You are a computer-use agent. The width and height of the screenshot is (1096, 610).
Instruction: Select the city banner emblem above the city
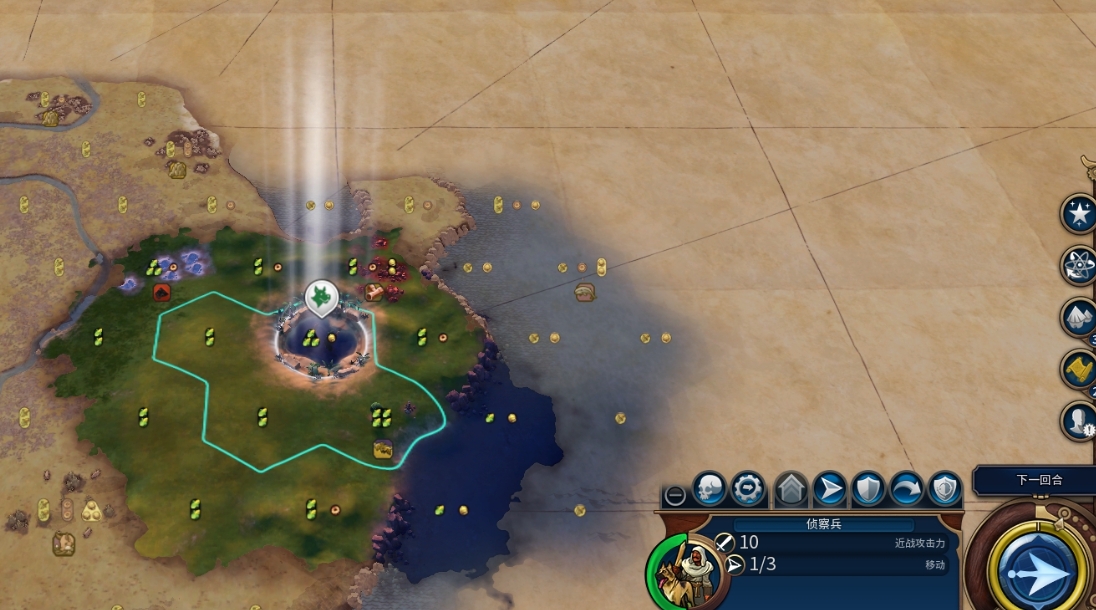319,295
